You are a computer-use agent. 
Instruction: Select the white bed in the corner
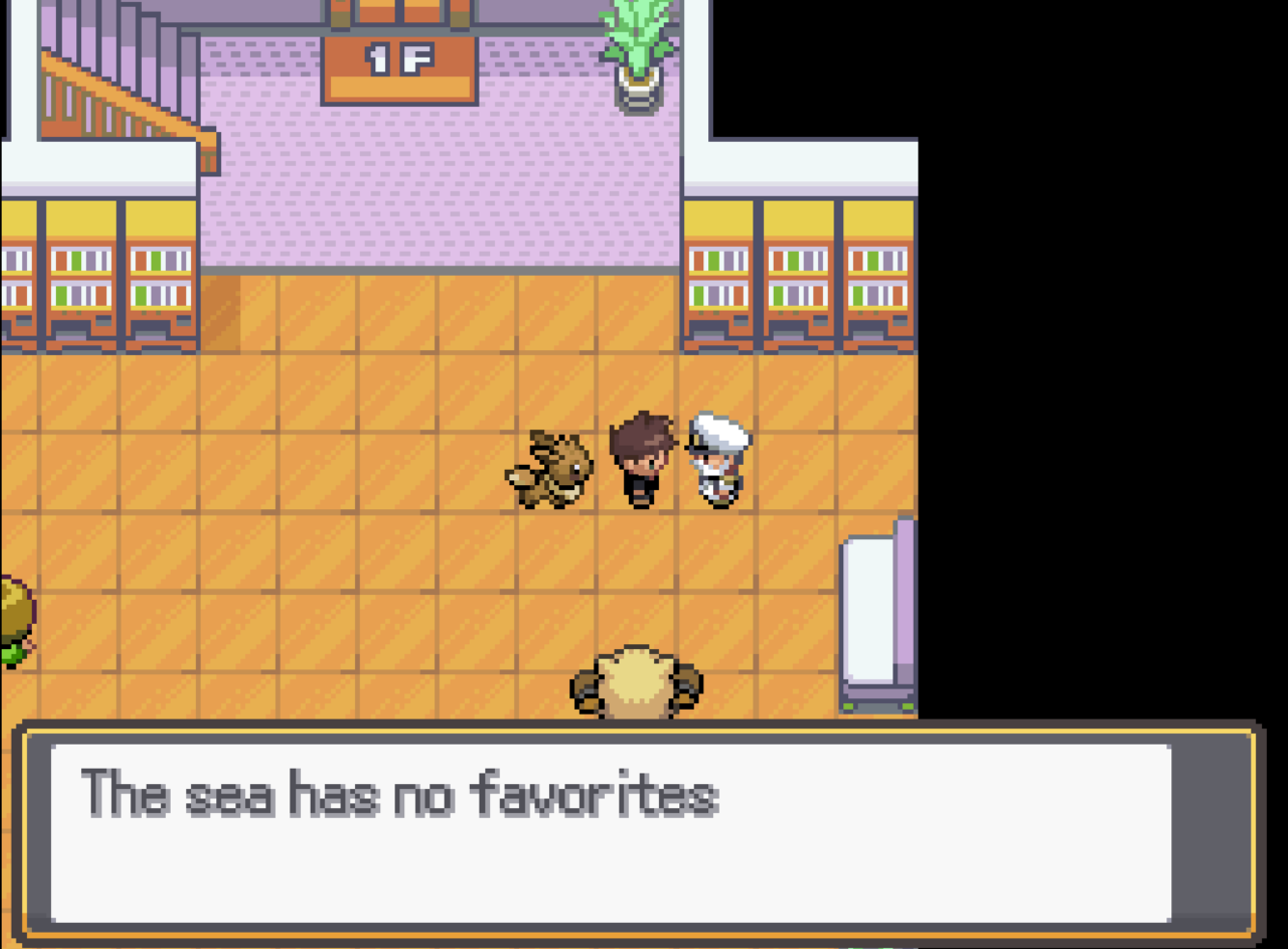pos(876,617)
